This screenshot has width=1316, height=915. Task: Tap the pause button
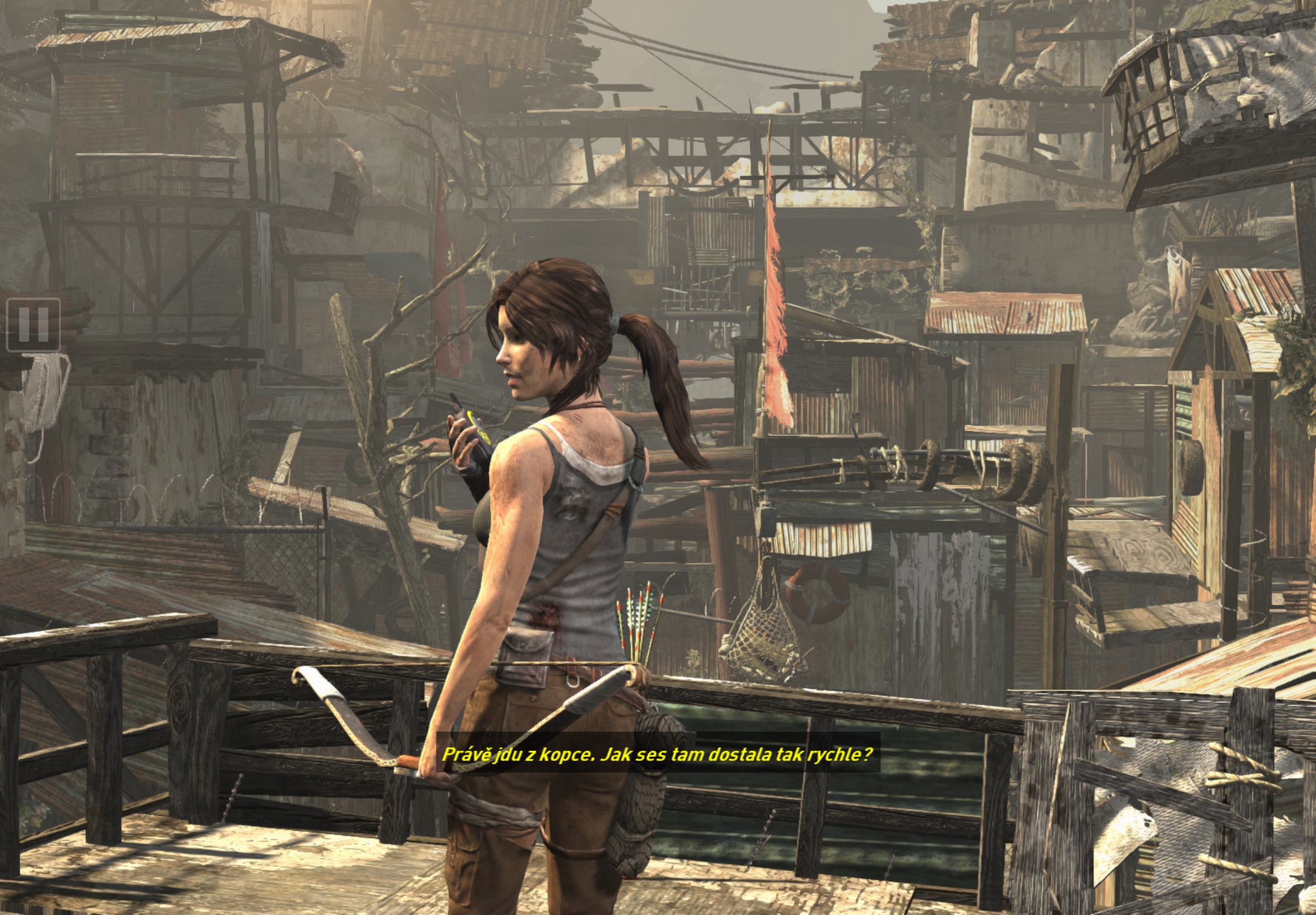click(33, 325)
